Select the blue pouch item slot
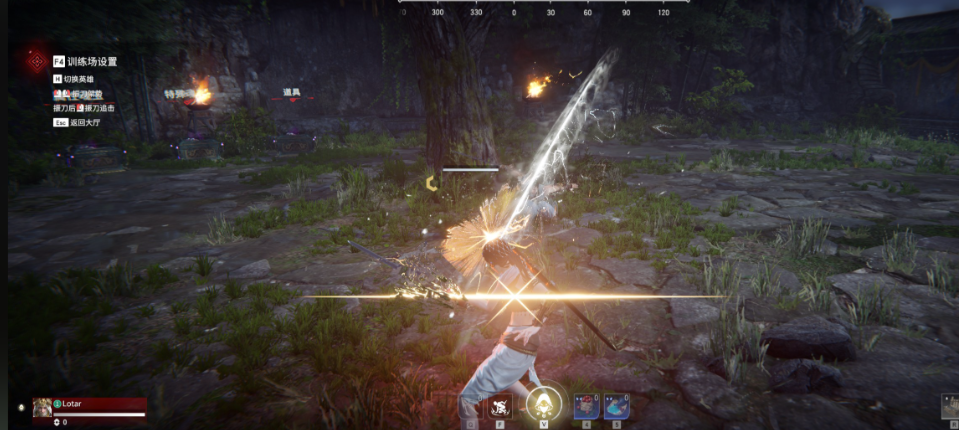 pyautogui.click(x=616, y=405)
